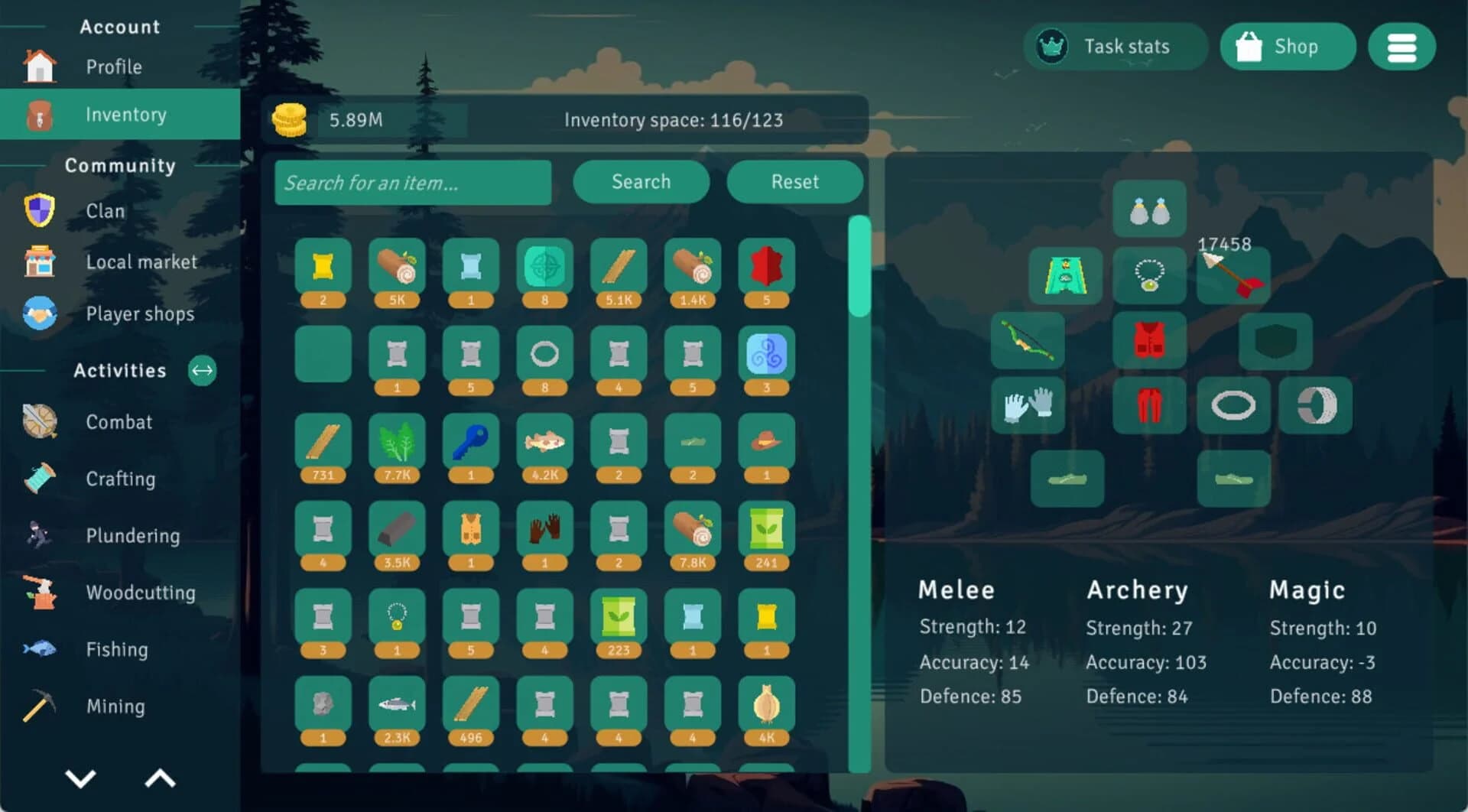This screenshot has width=1468, height=812.
Task: View Task stats
Action: [1116, 47]
